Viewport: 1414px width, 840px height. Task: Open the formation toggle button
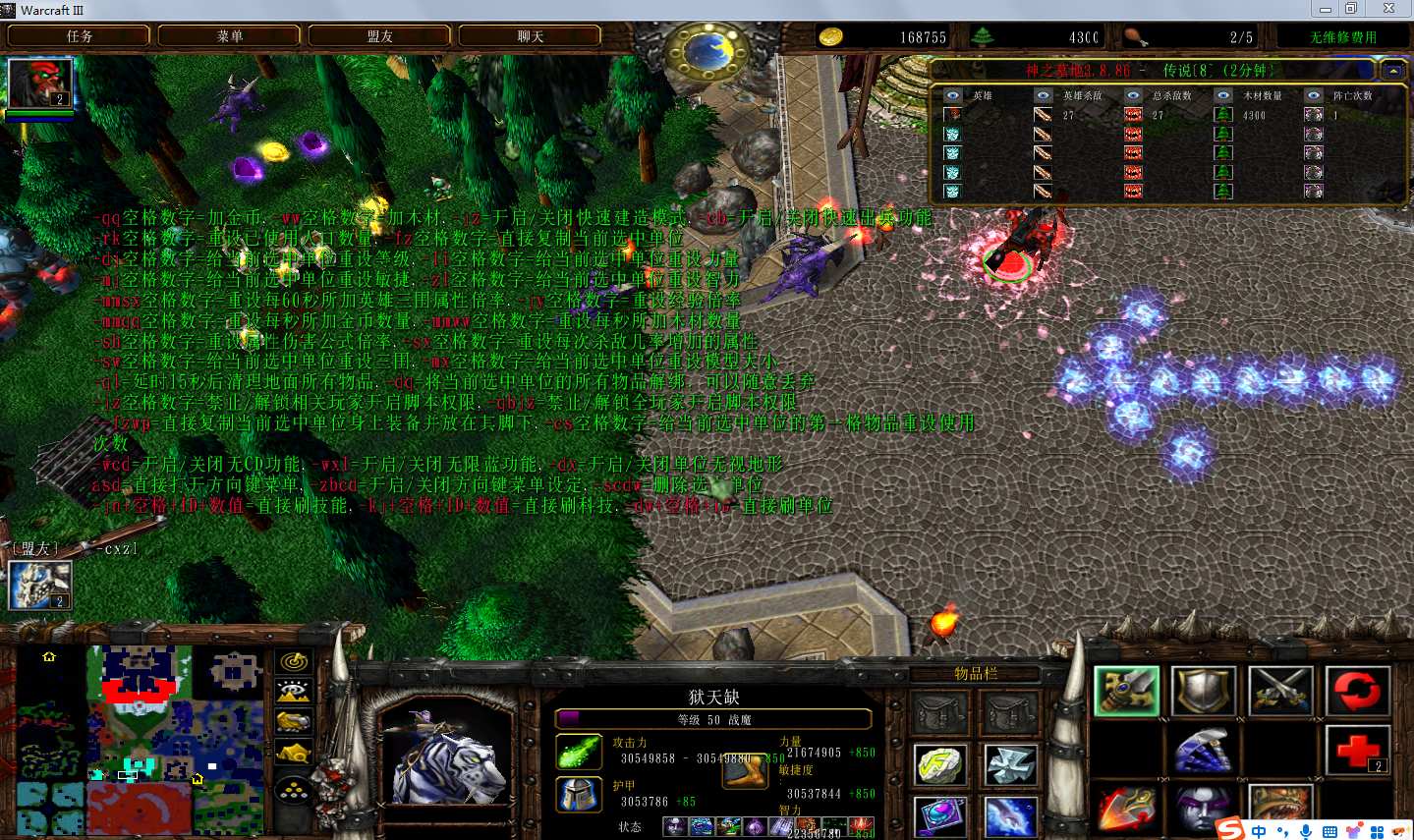294,790
